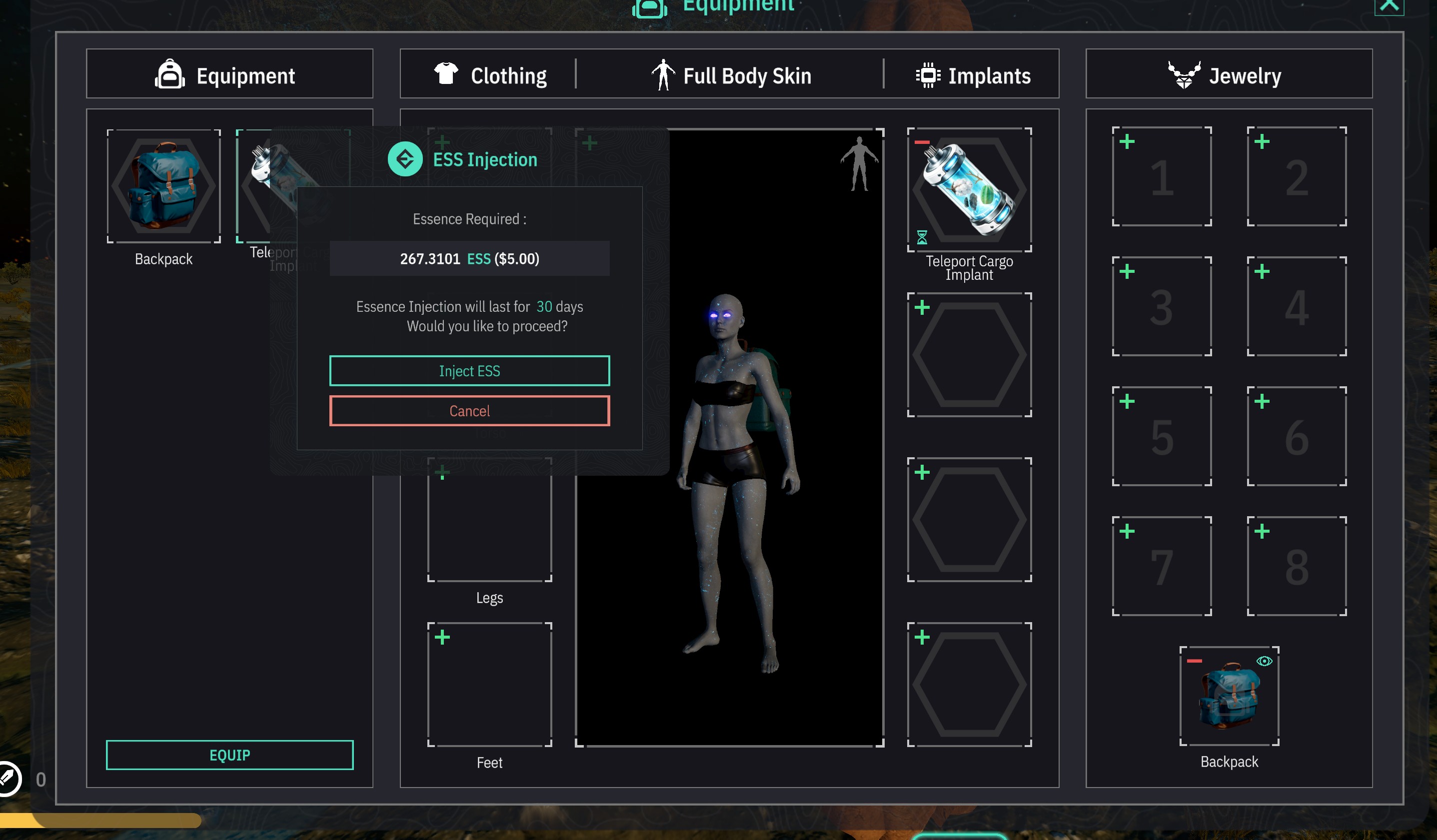Confirm with the Inject ESS button
1437x840 pixels.
click(469, 371)
